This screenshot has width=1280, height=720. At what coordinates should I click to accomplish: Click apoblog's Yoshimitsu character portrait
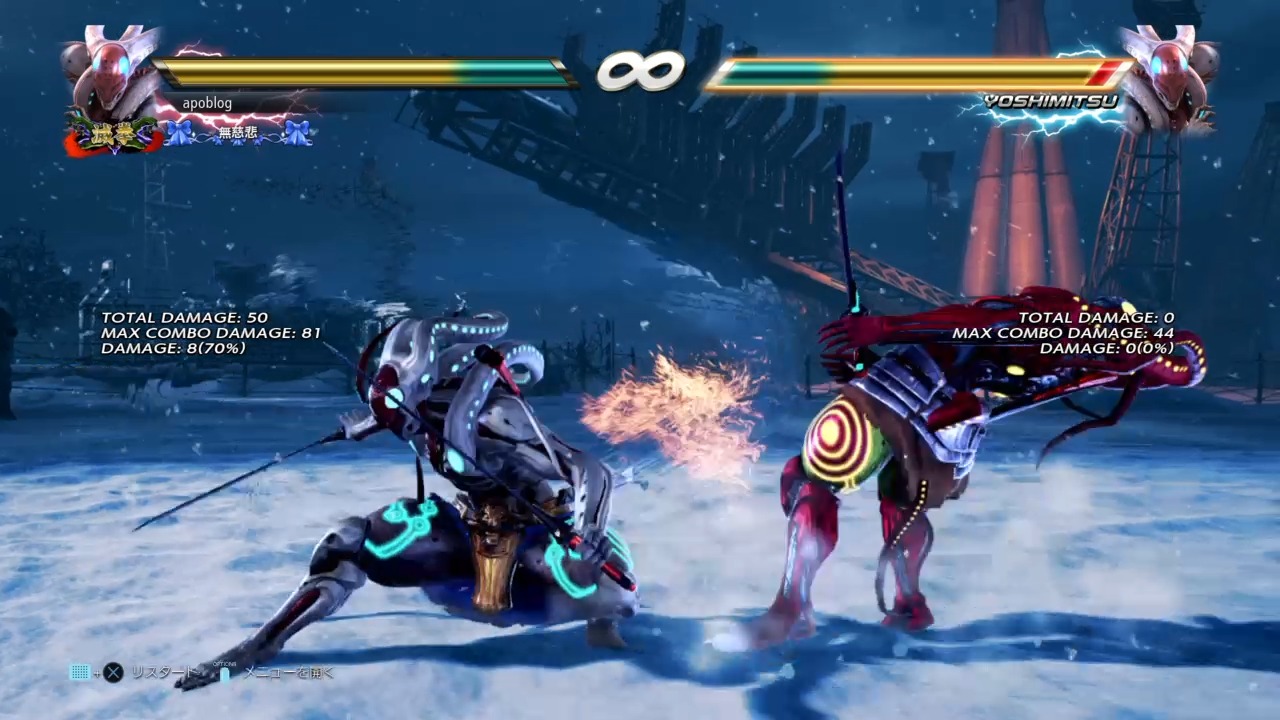[x=108, y=72]
